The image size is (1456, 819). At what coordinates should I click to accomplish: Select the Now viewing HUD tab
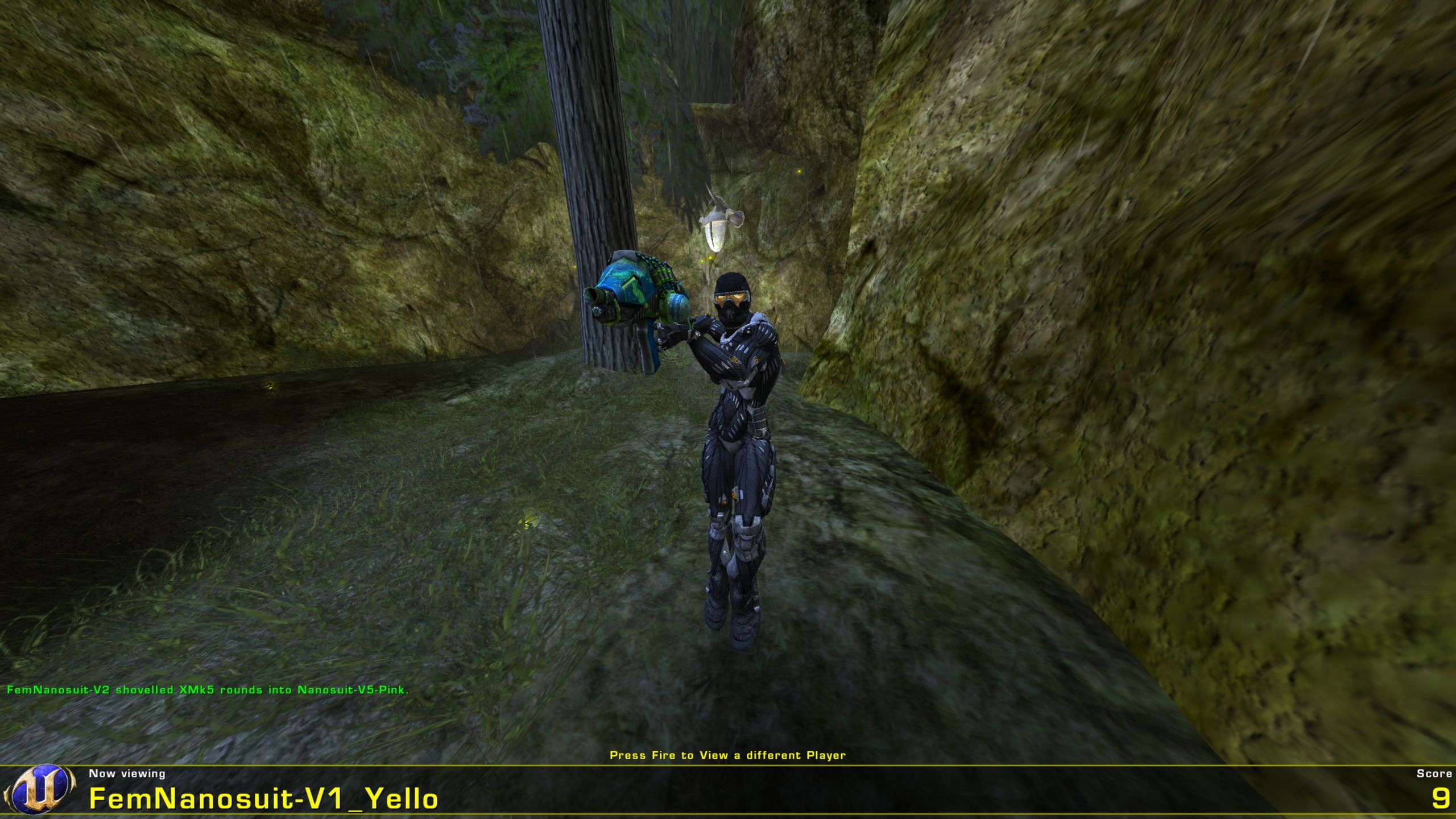126,772
